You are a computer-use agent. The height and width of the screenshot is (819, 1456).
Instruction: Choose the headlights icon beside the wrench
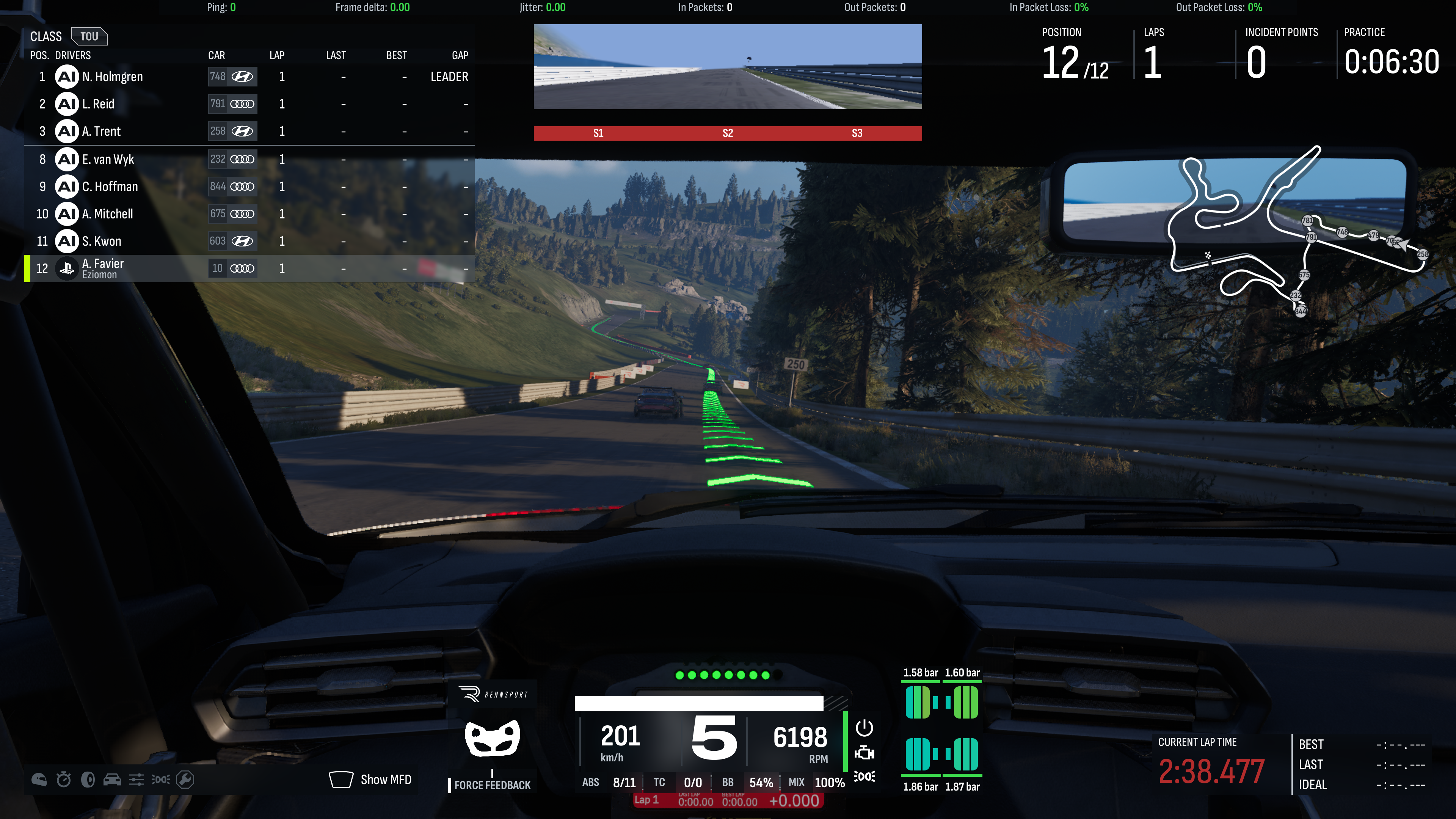[160, 780]
